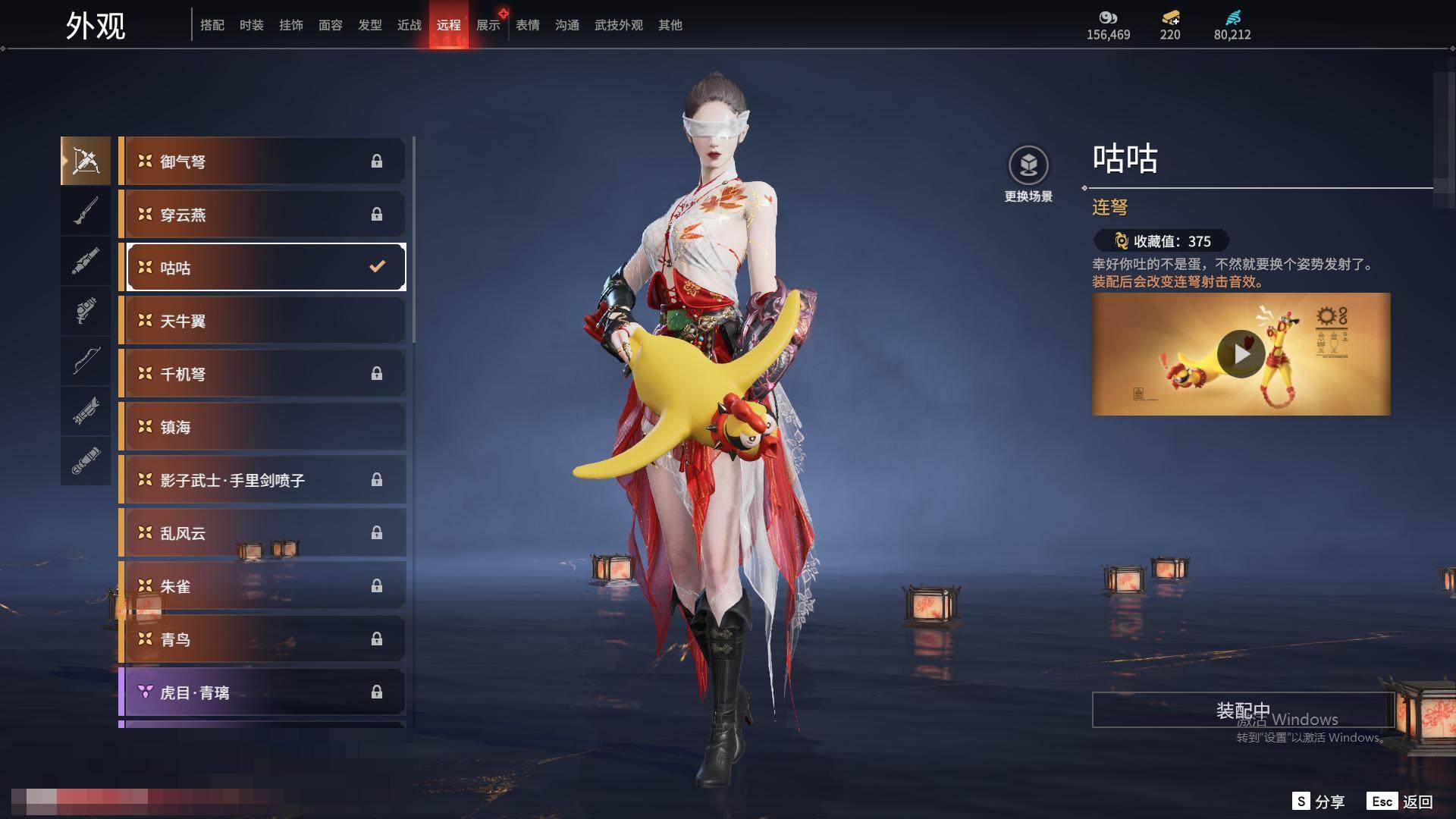1456x819 pixels.
Task: Select the 穿云燕 skin row
Action: point(262,214)
